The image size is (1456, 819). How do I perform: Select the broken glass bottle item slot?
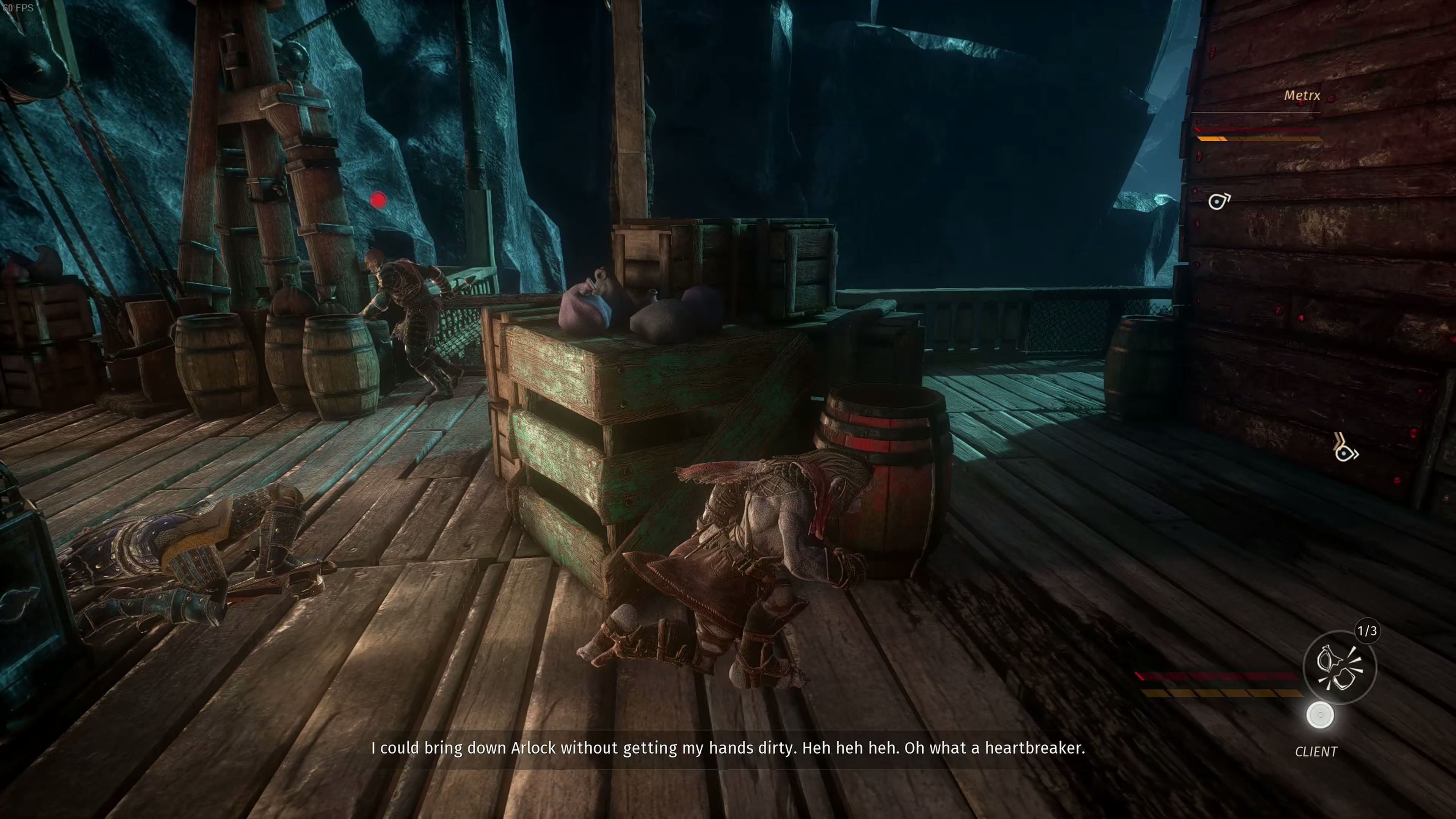1339,667
